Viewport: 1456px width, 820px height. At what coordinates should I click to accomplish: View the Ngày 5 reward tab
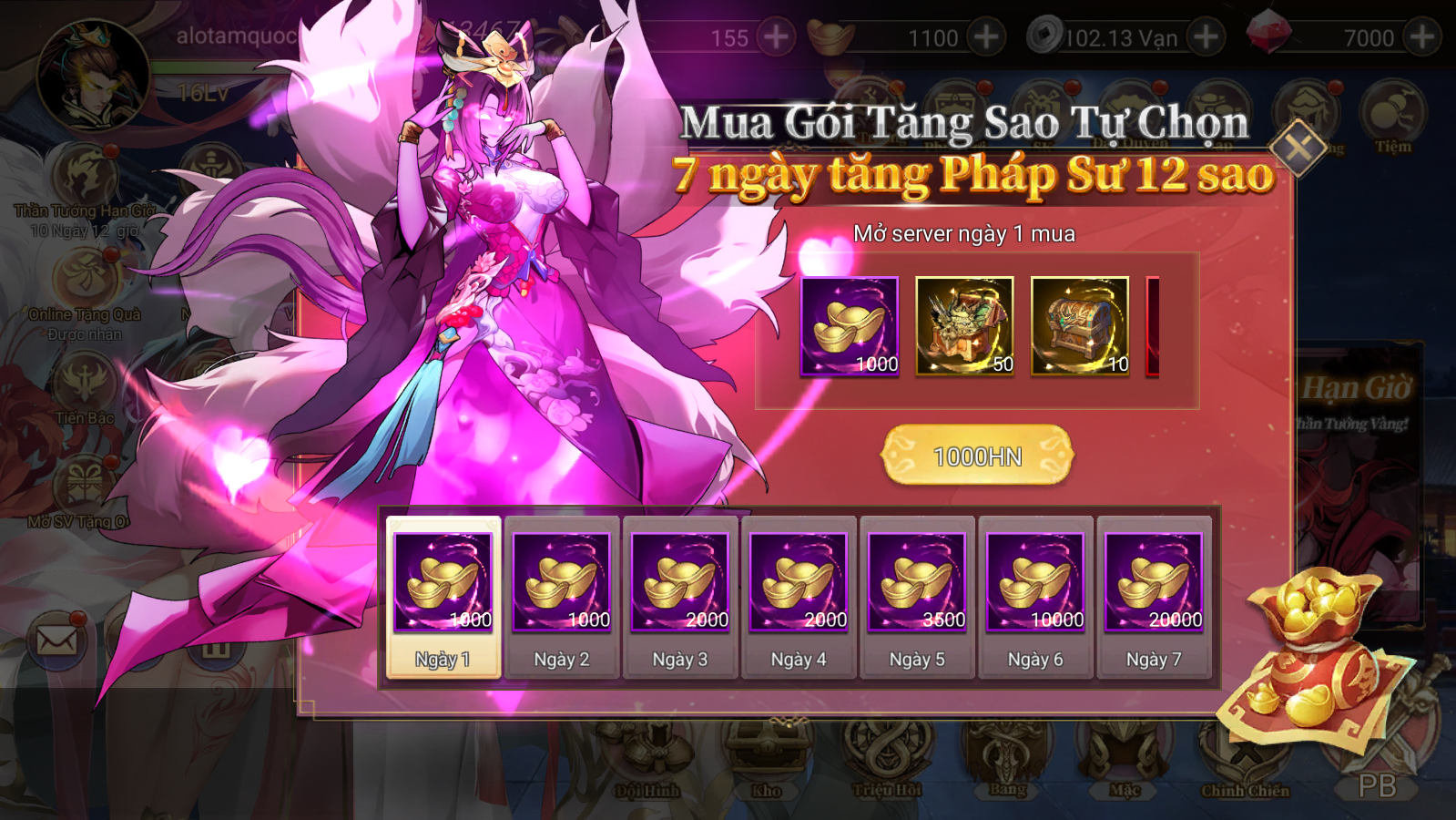[x=917, y=598]
